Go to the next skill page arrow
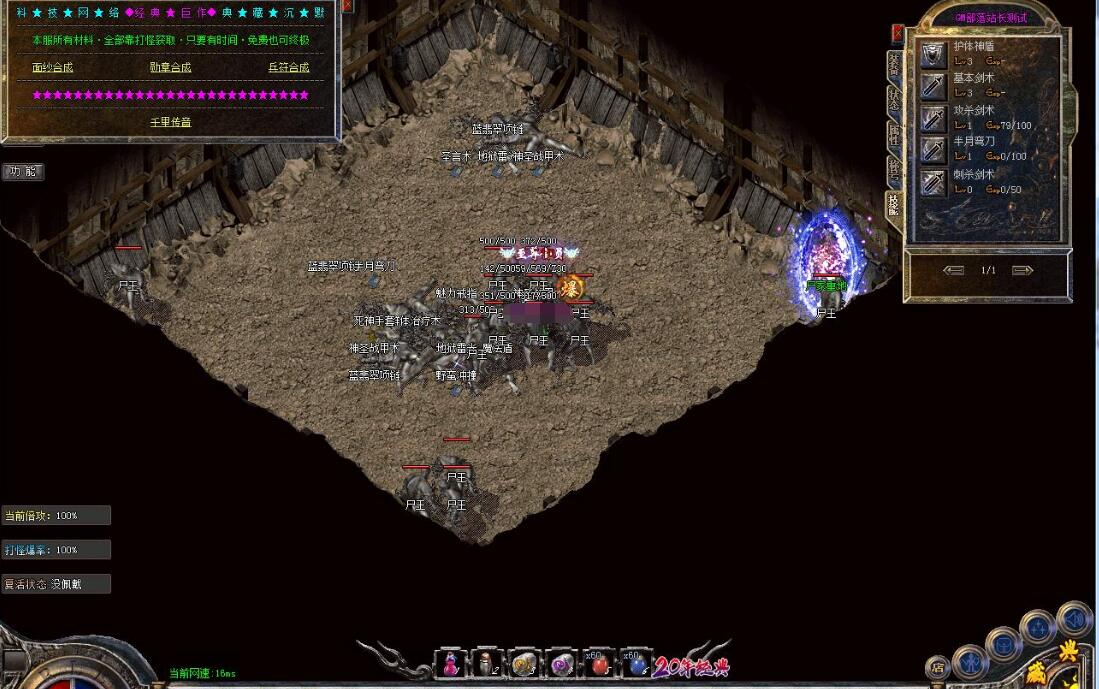This screenshot has width=1099, height=689. (1021, 270)
